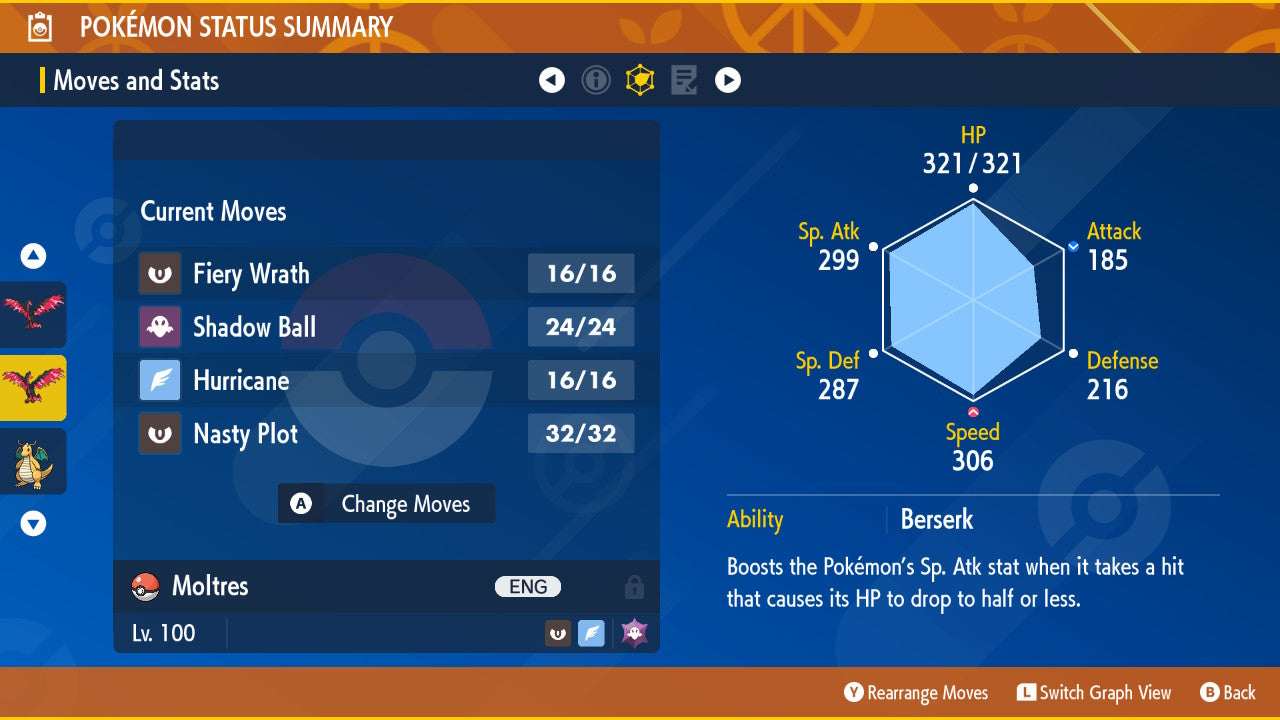
Task: Choose the Hurricane move row
Action: coord(386,380)
